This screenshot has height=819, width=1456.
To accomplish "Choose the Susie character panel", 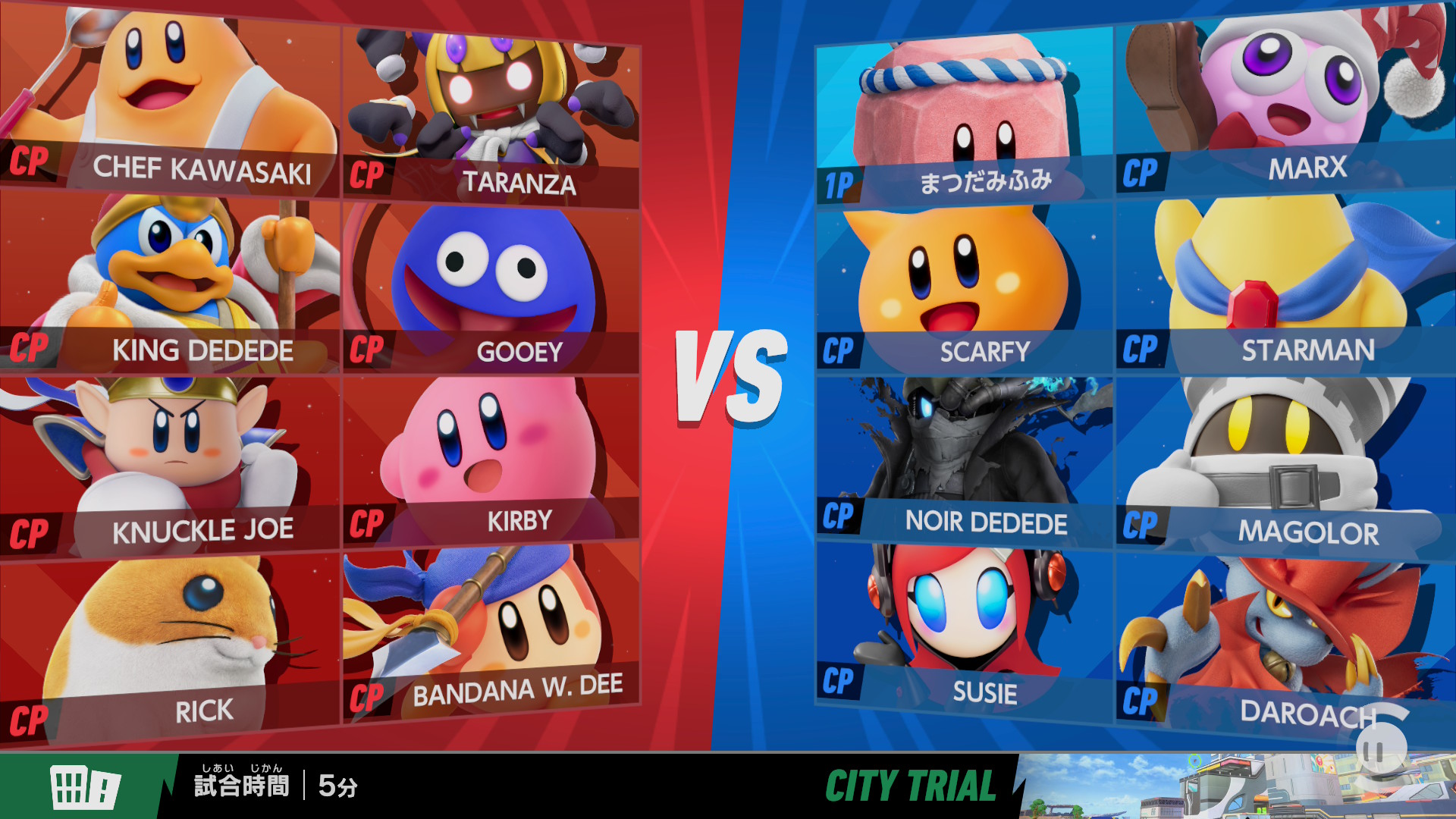I will [963, 626].
